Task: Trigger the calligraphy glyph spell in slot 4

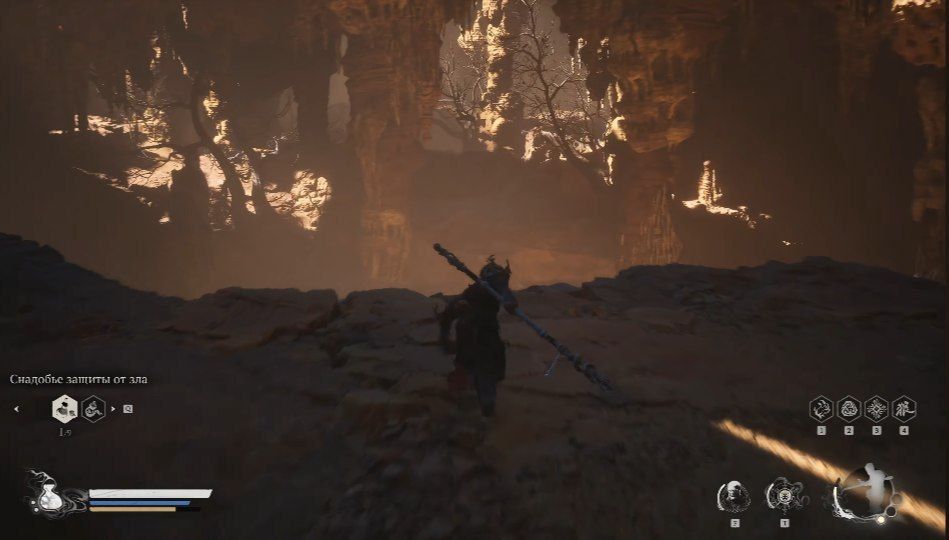Action: click(904, 408)
